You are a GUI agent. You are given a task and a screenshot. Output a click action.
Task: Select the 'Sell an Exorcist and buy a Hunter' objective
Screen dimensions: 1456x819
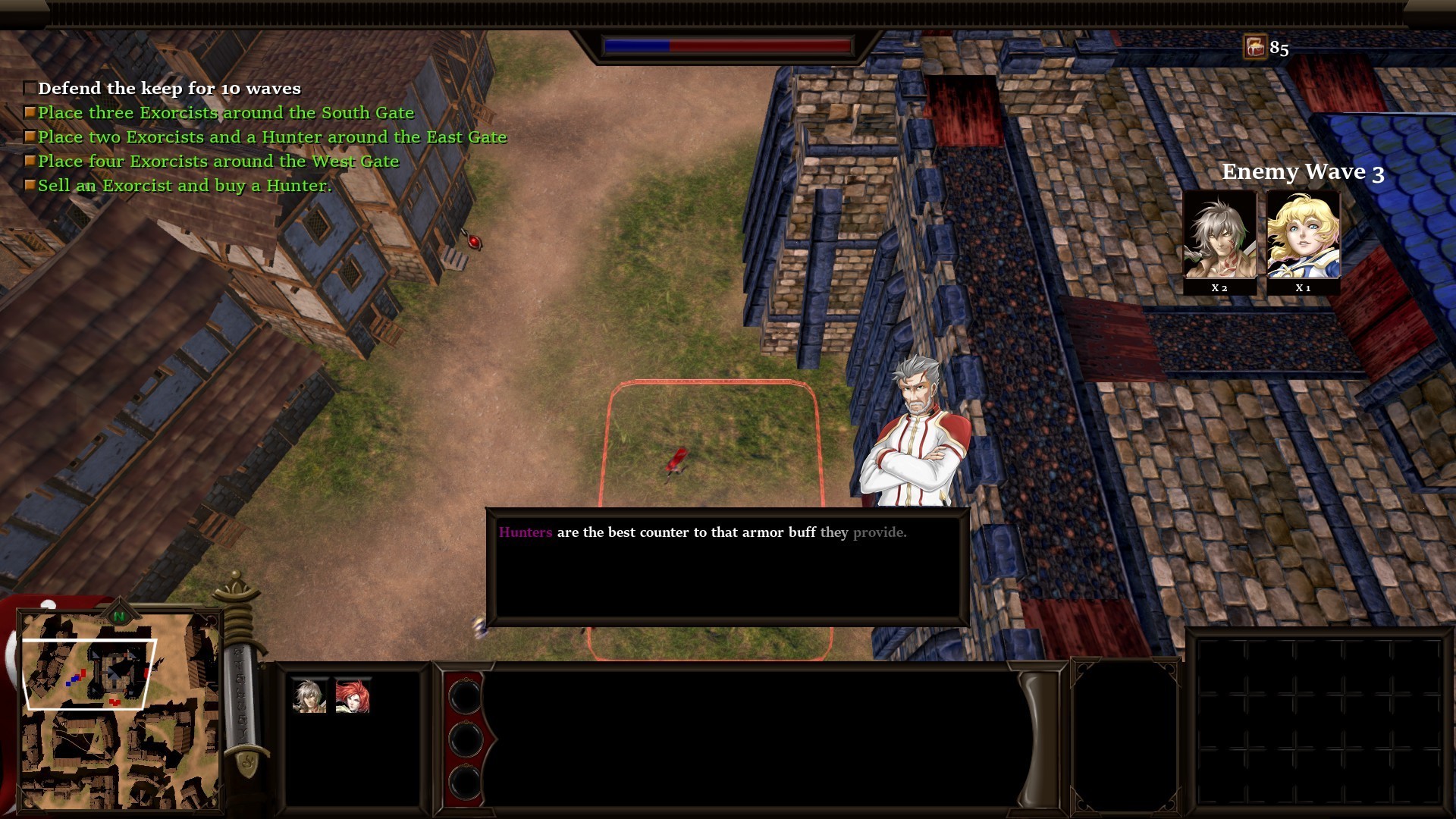coord(184,186)
